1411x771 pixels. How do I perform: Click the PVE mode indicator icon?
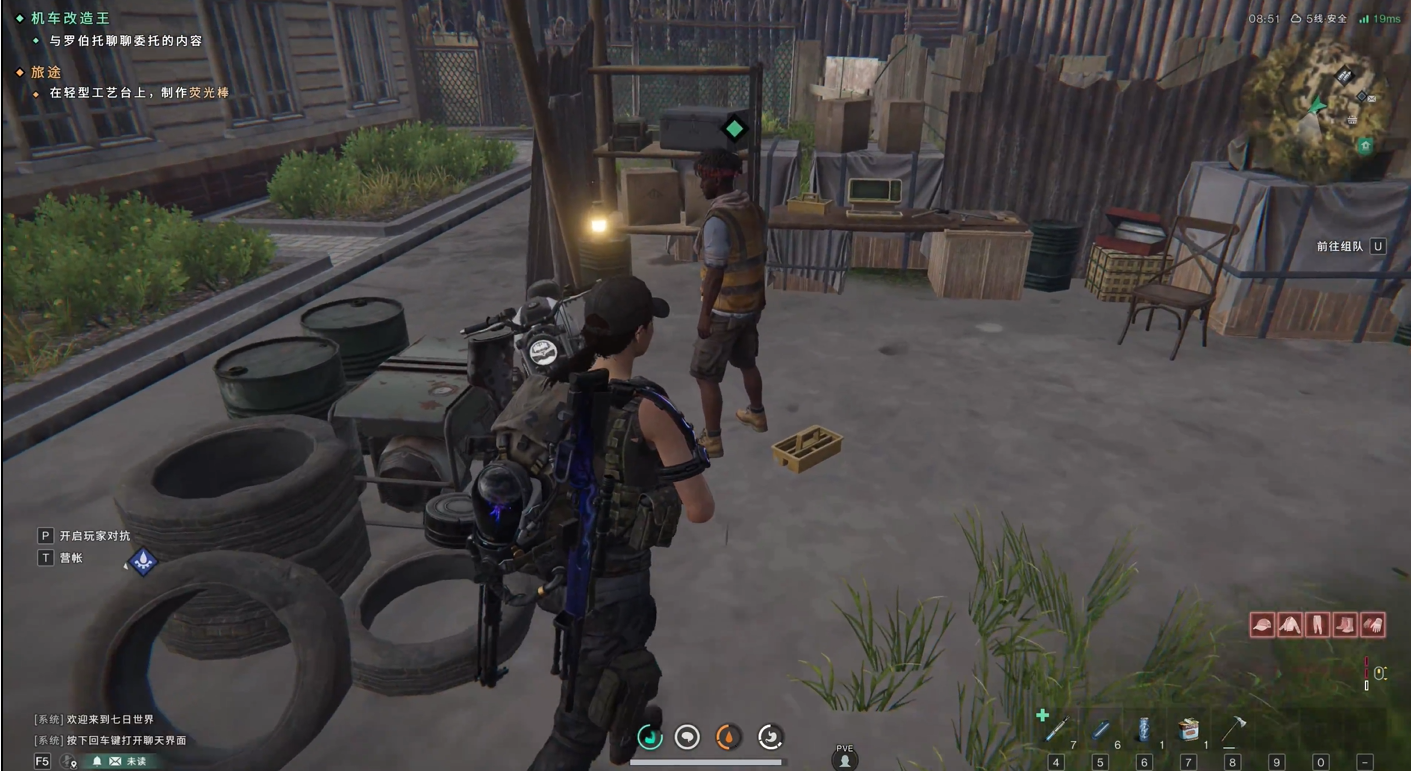[x=845, y=757]
